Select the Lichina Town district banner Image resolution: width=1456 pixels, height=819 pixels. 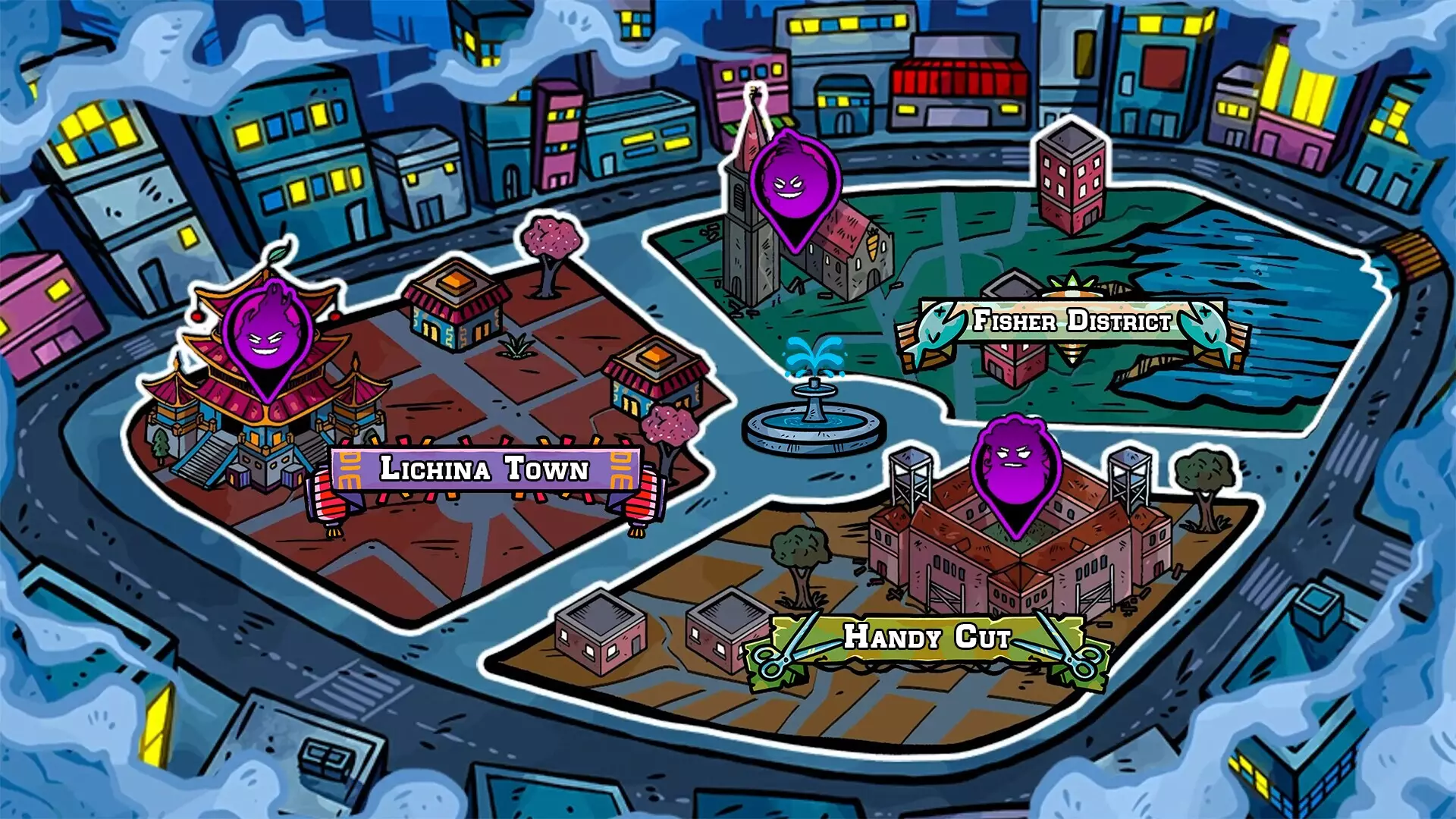tap(485, 469)
